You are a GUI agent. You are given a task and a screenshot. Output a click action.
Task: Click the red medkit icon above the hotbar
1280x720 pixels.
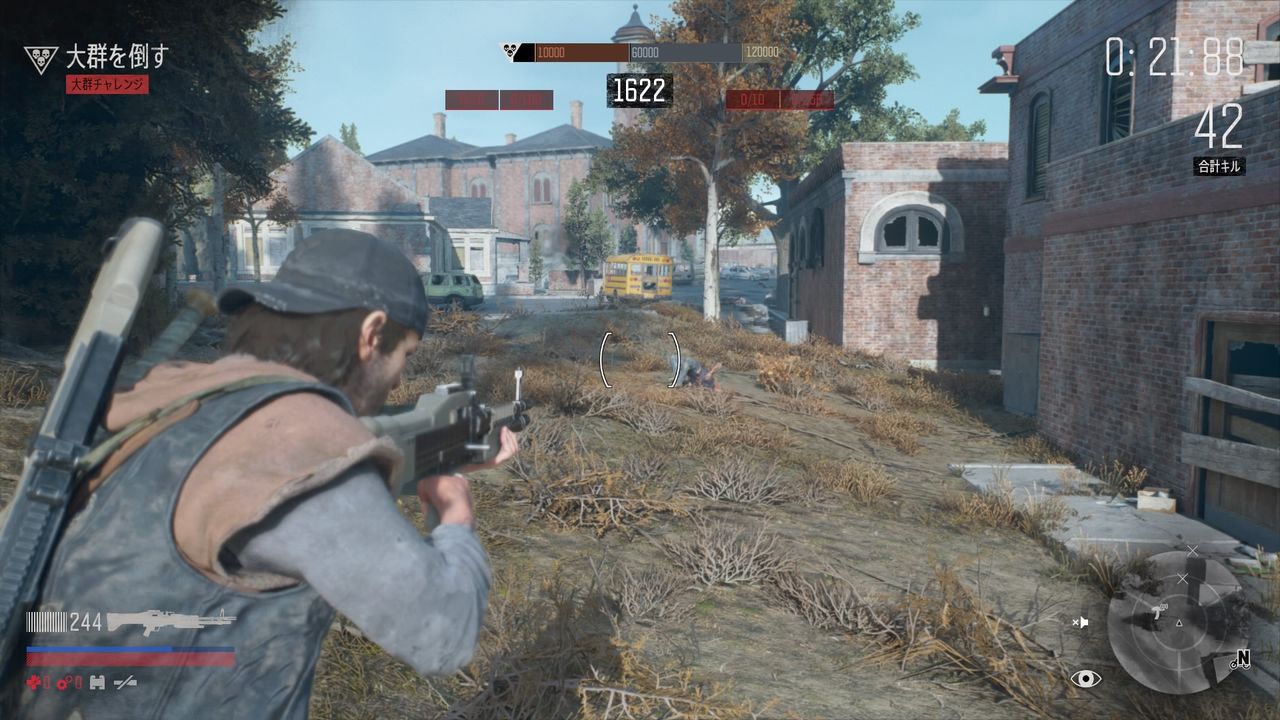coord(34,681)
